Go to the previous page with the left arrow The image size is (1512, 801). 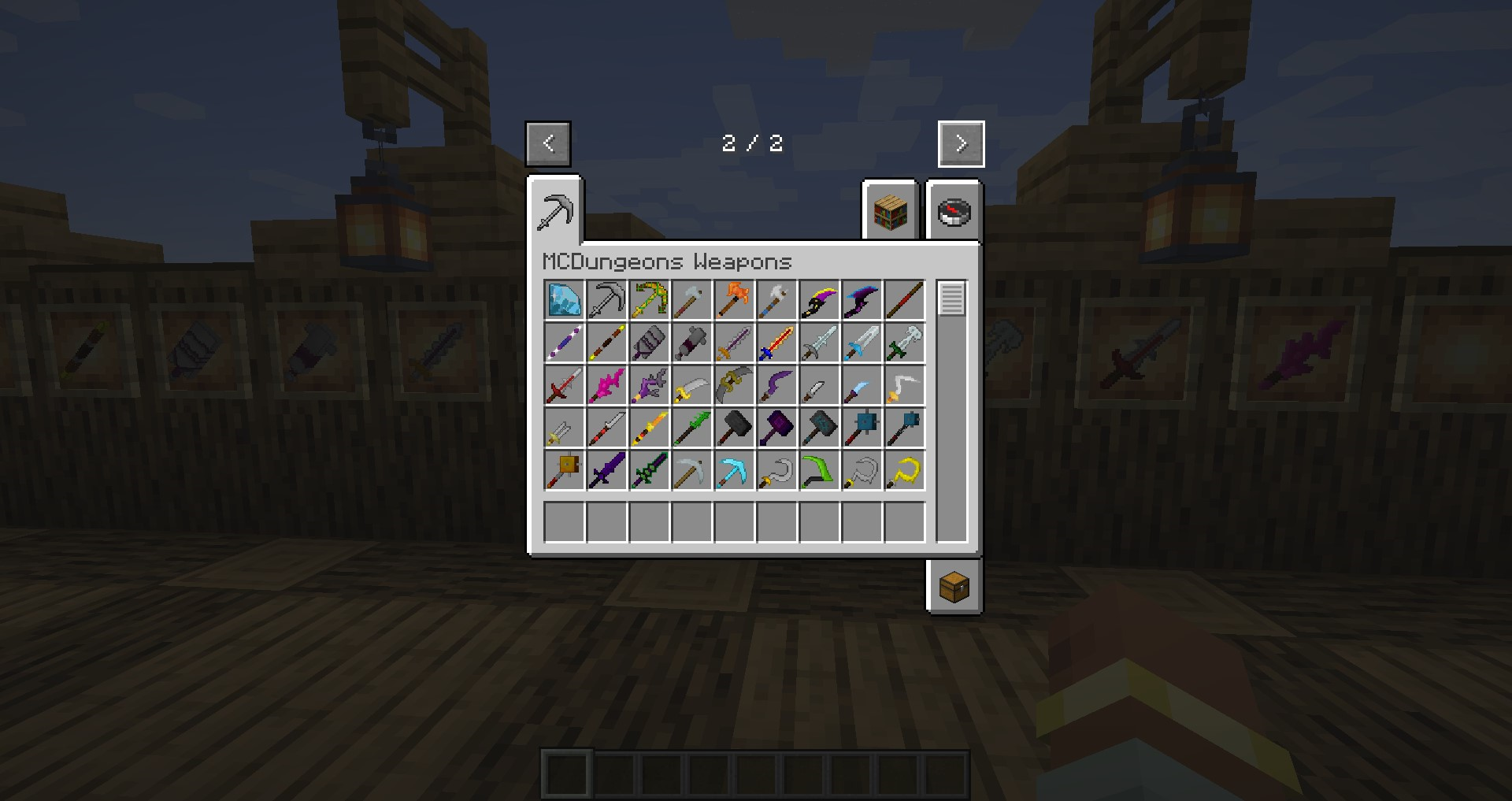click(x=547, y=143)
